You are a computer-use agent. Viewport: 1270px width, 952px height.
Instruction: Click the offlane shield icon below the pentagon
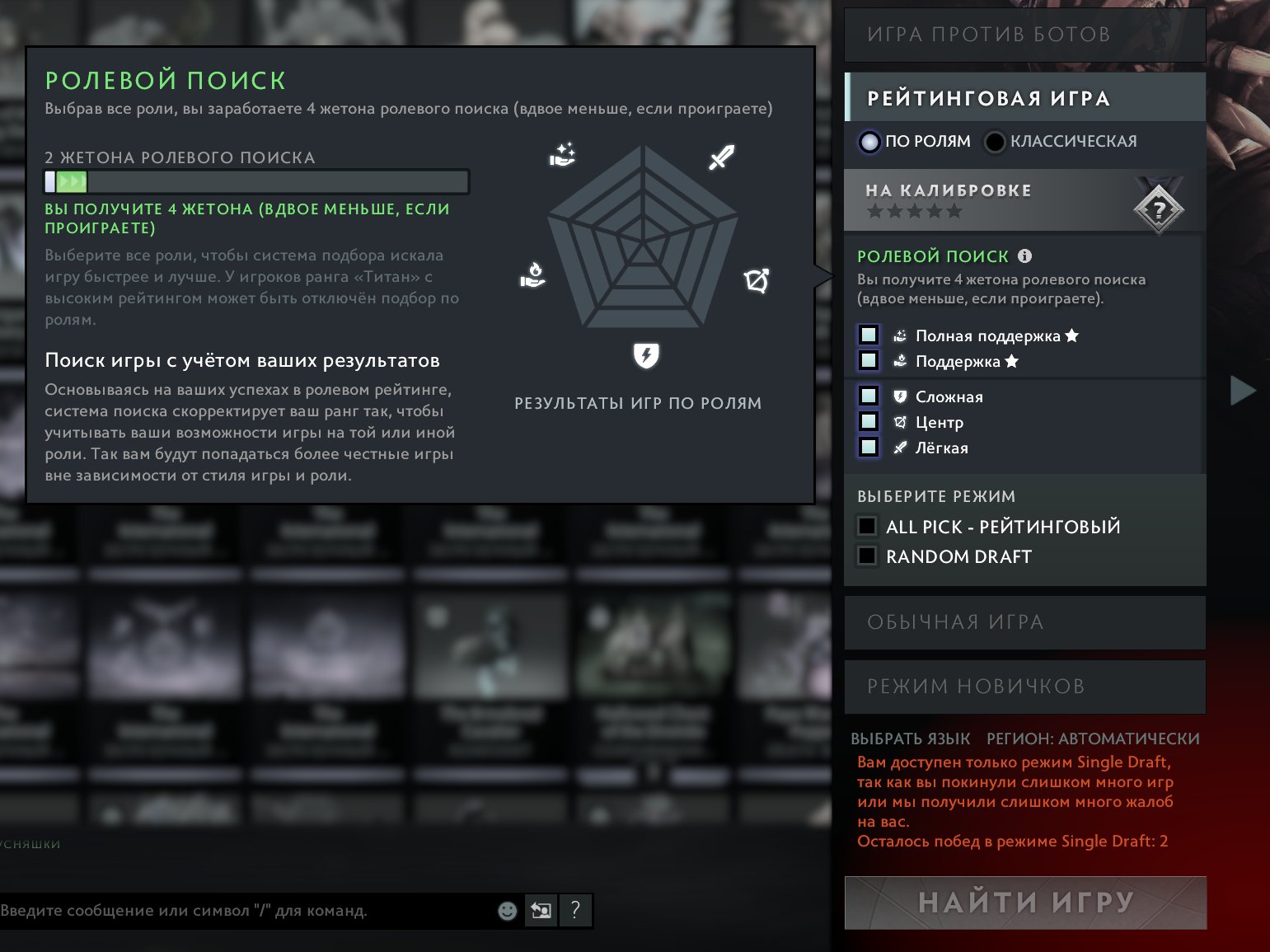coord(647,356)
